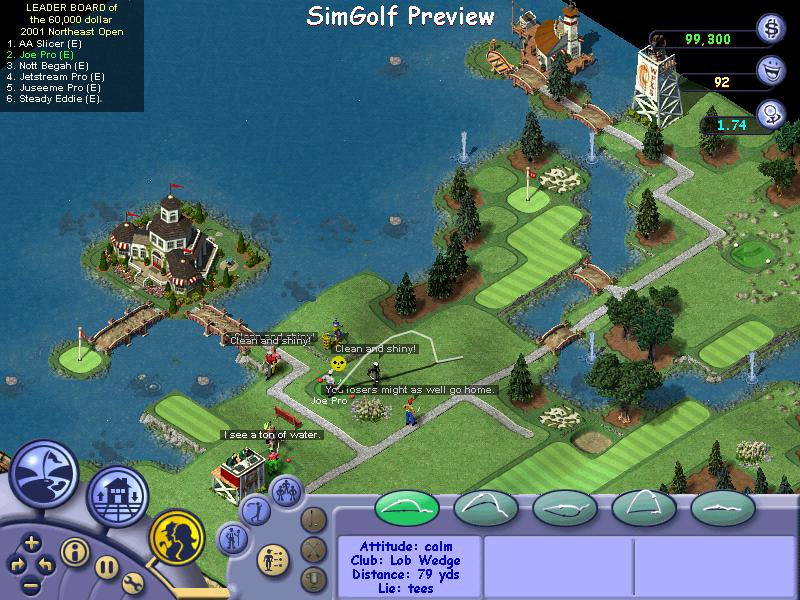Open the information panel button
The image size is (800, 600).
click(73, 551)
